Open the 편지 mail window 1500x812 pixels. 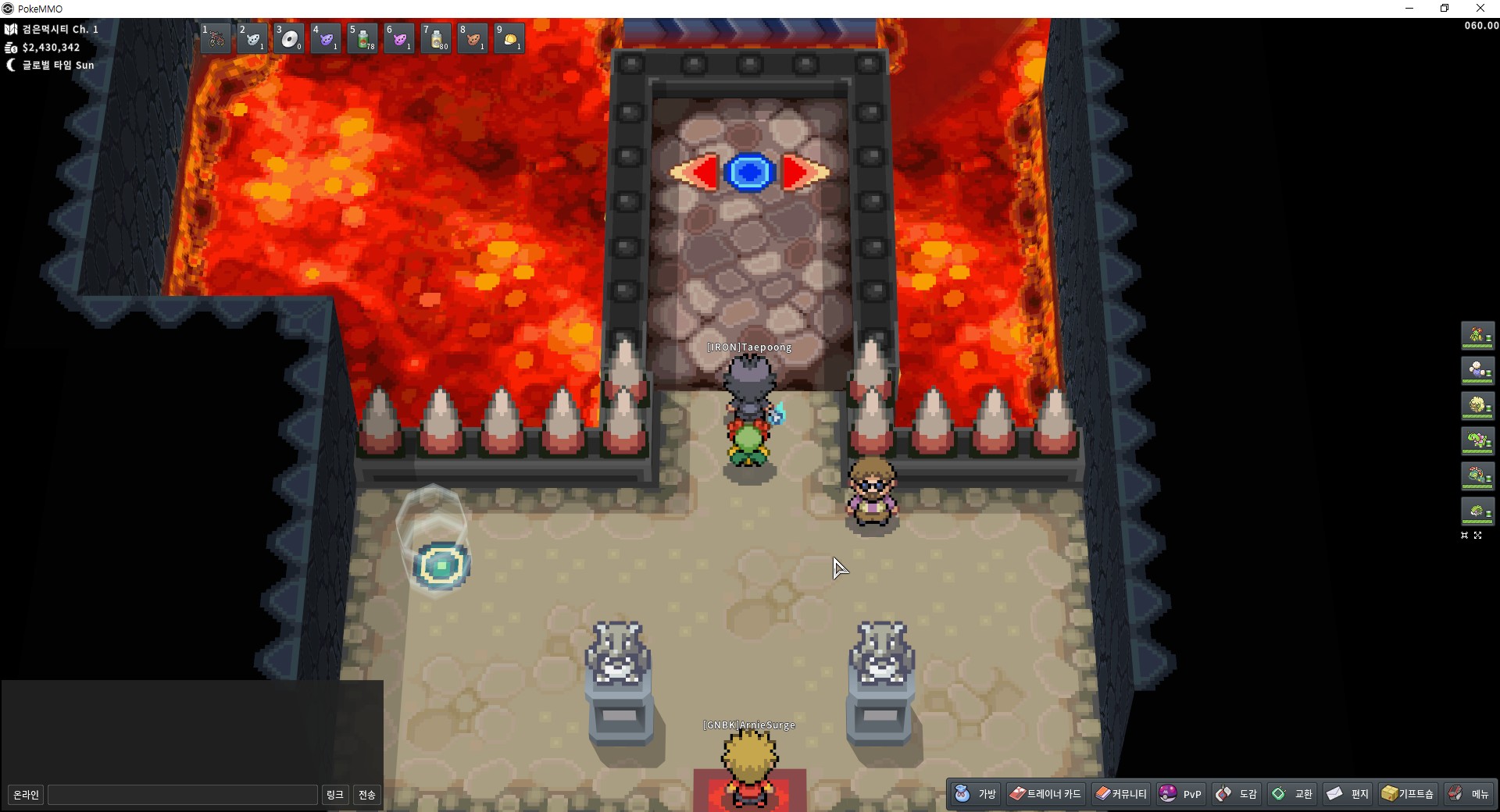(1348, 794)
